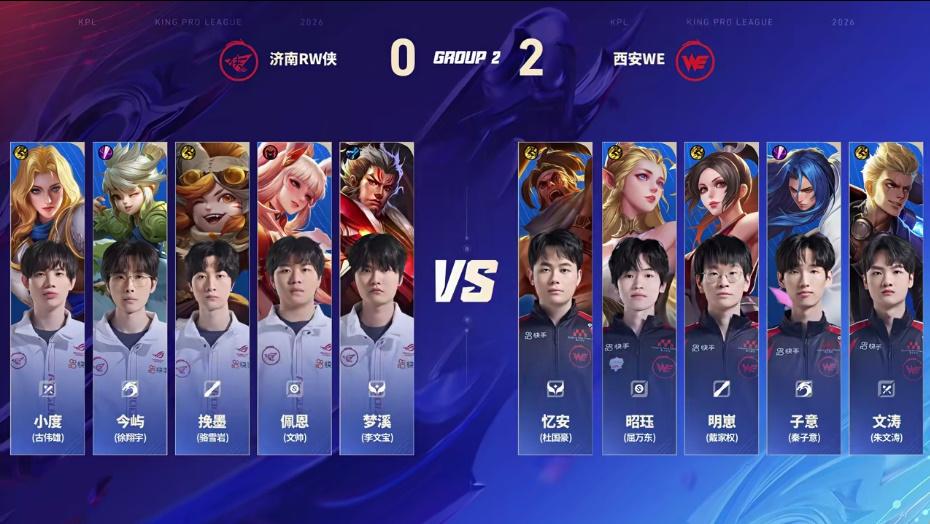Click the 佩恩 player card
This screenshot has width=930, height=524.
point(295,297)
